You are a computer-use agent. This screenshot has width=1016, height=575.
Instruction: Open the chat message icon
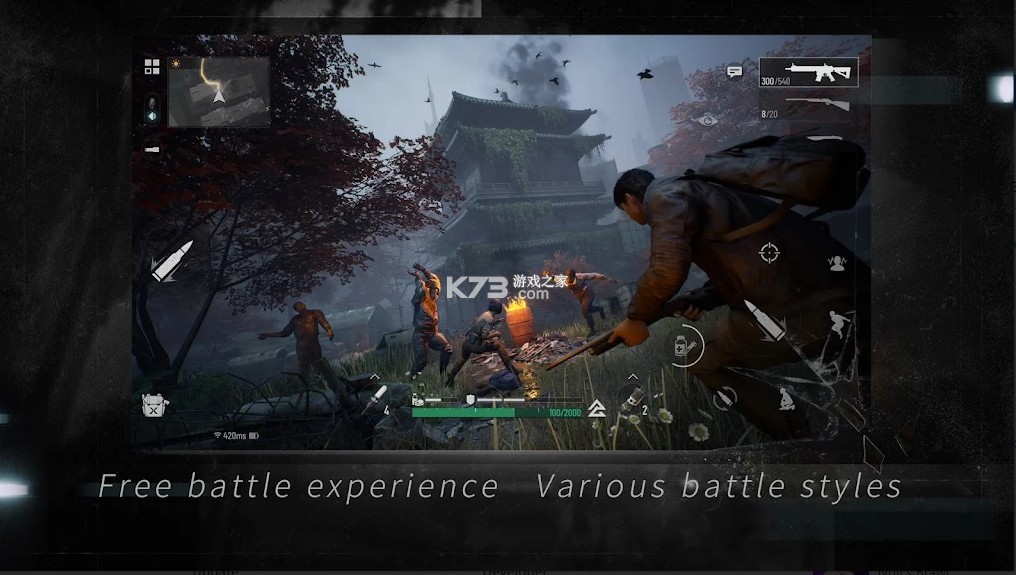tap(735, 72)
